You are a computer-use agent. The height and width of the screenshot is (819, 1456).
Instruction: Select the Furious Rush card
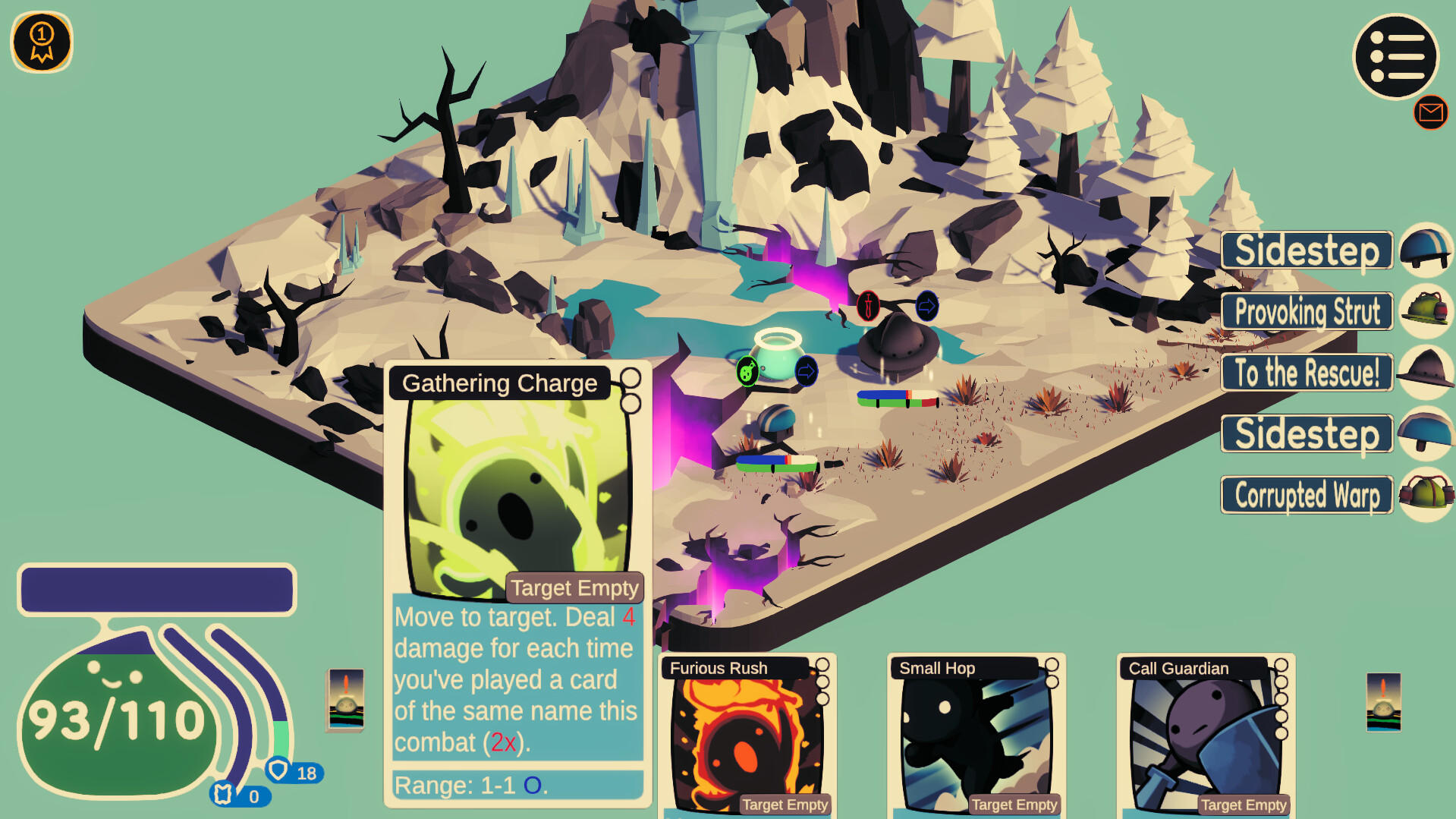744,736
